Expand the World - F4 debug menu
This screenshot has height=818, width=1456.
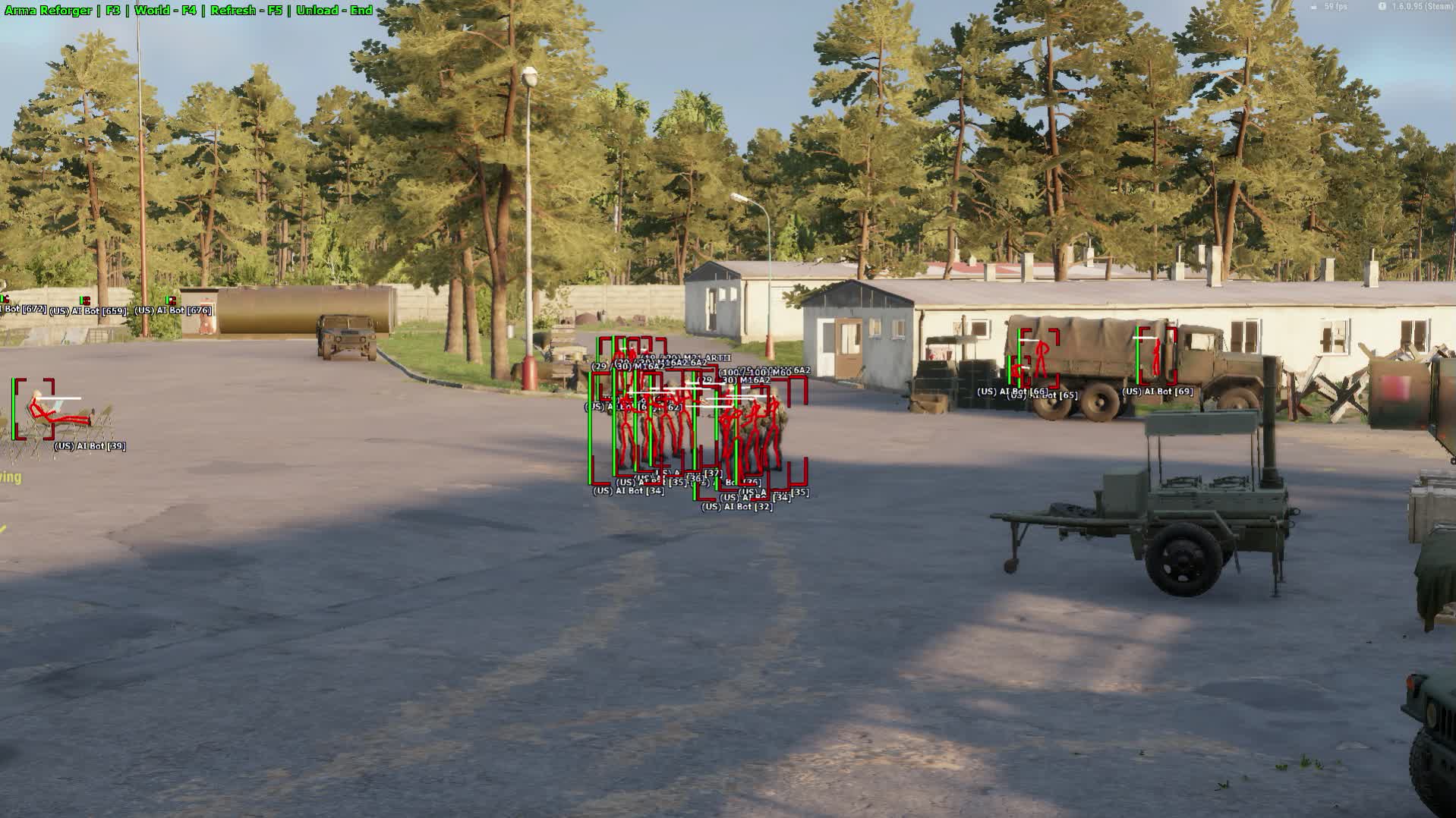tap(167, 11)
